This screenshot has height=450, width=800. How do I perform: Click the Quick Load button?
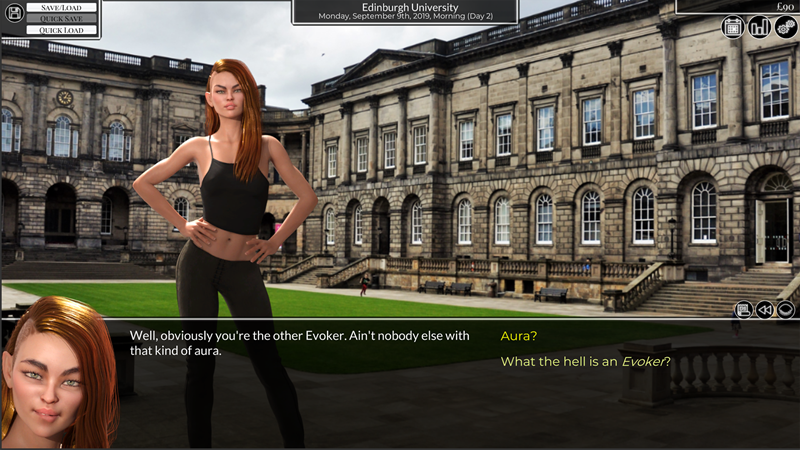(61, 30)
